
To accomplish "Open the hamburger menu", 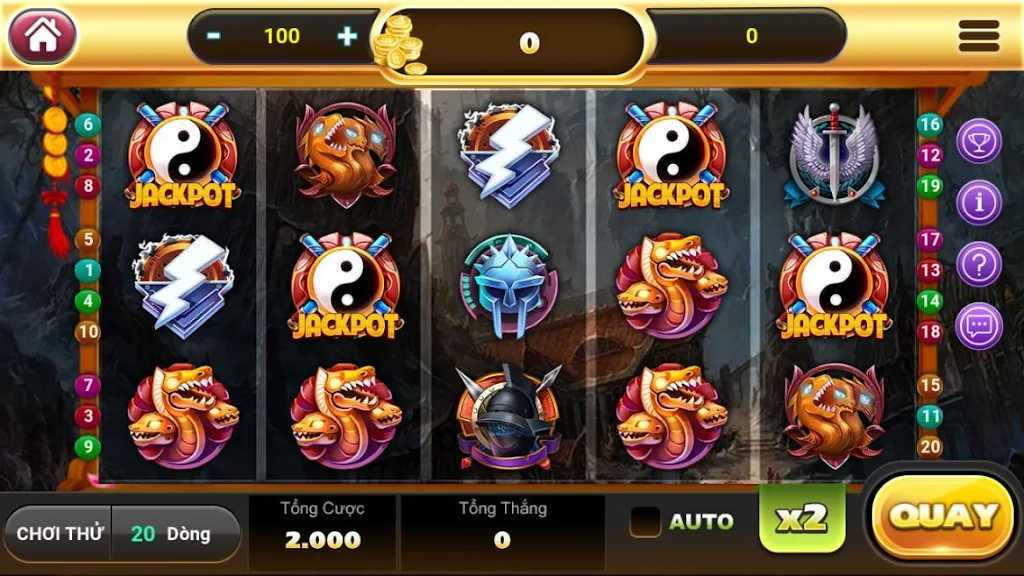I will pyautogui.click(x=978, y=36).
